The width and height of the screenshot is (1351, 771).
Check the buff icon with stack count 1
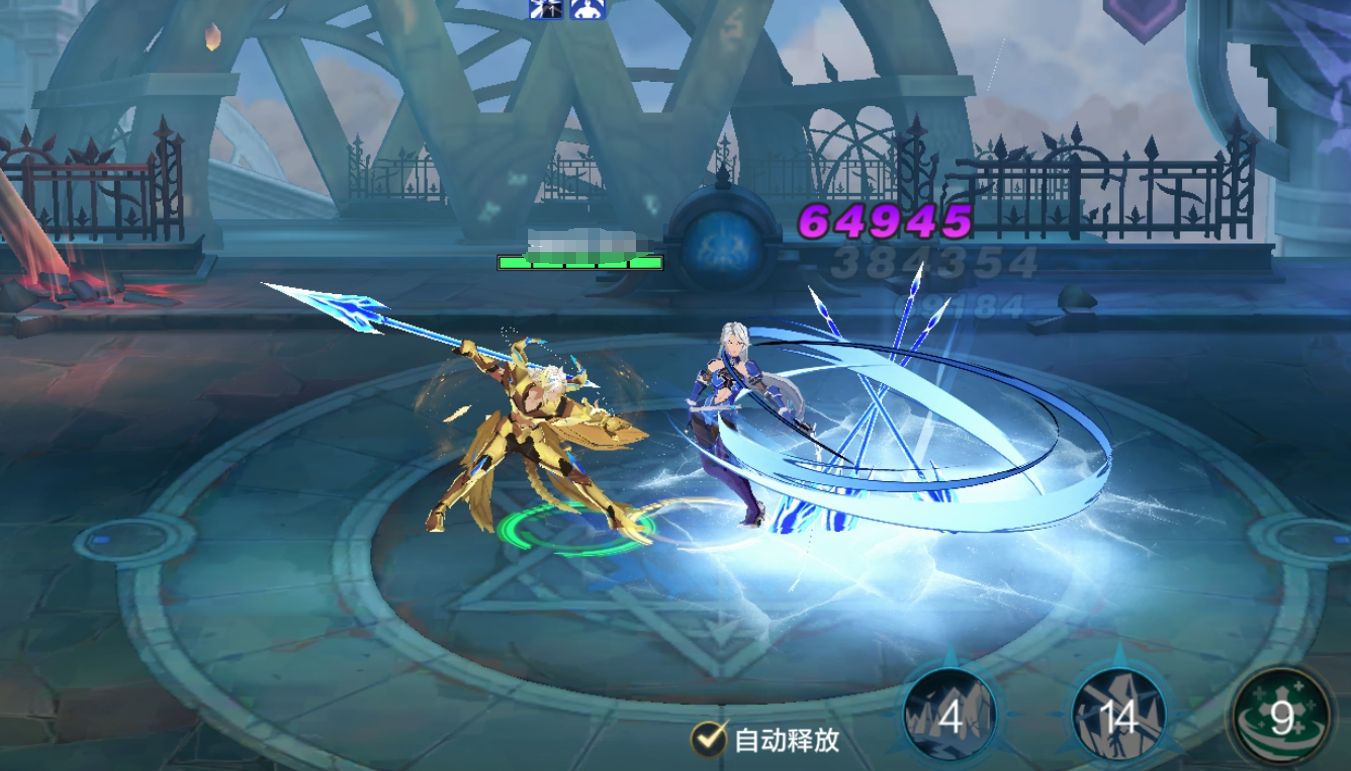pos(545,9)
